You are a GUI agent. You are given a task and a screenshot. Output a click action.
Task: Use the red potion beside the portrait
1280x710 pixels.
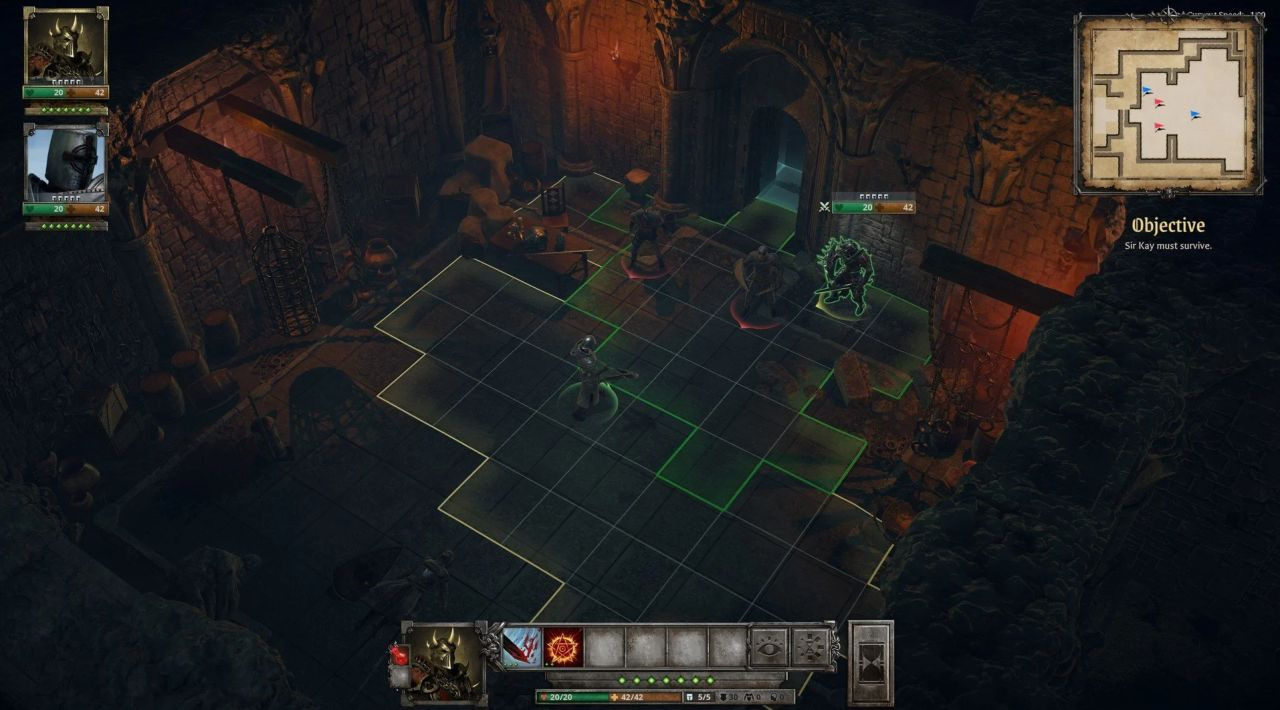click(399, 654)
